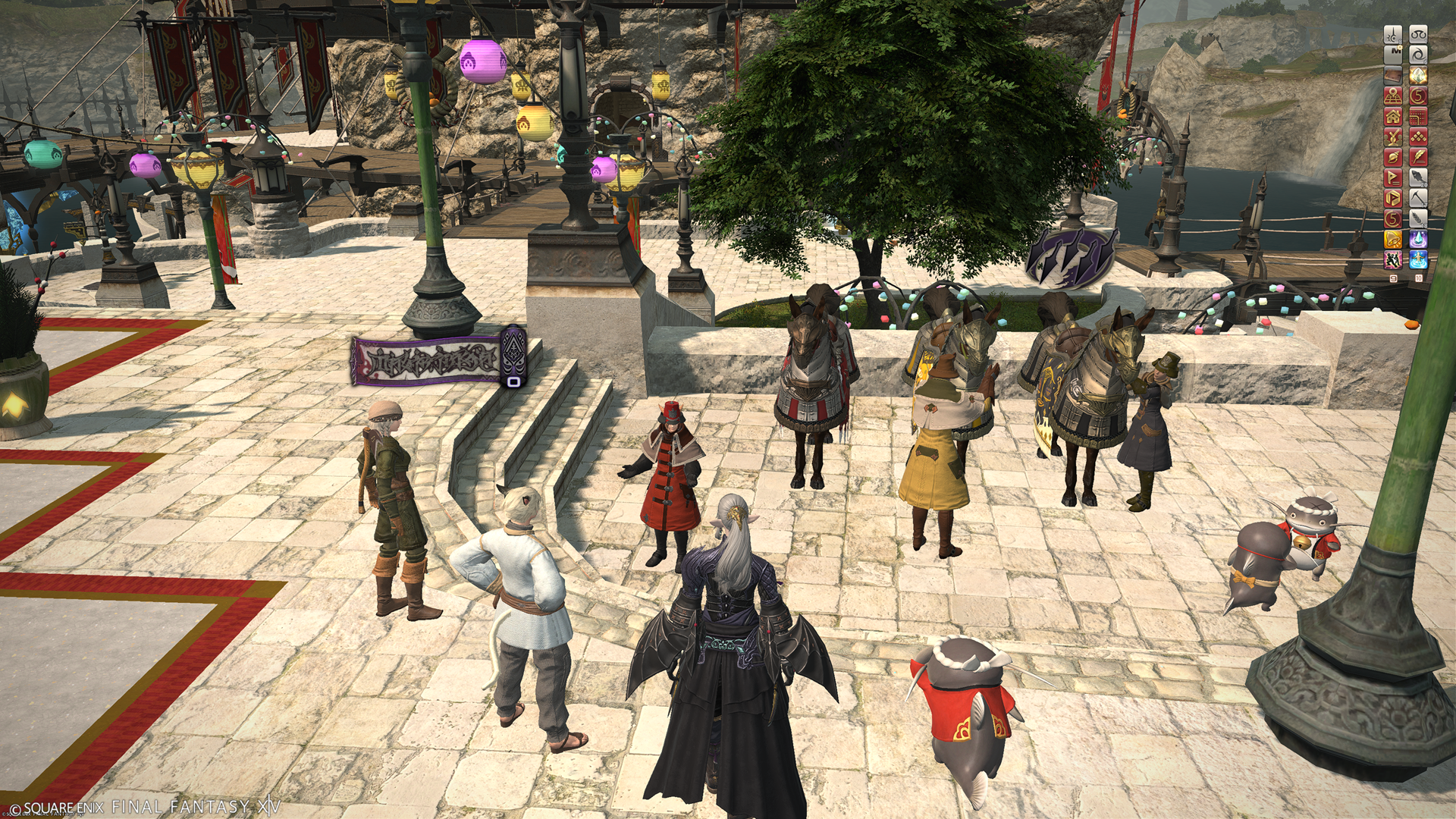1456x819 pixels.
Task: Use Return with the blue figure icon
Action: (x=1417, y=260)
